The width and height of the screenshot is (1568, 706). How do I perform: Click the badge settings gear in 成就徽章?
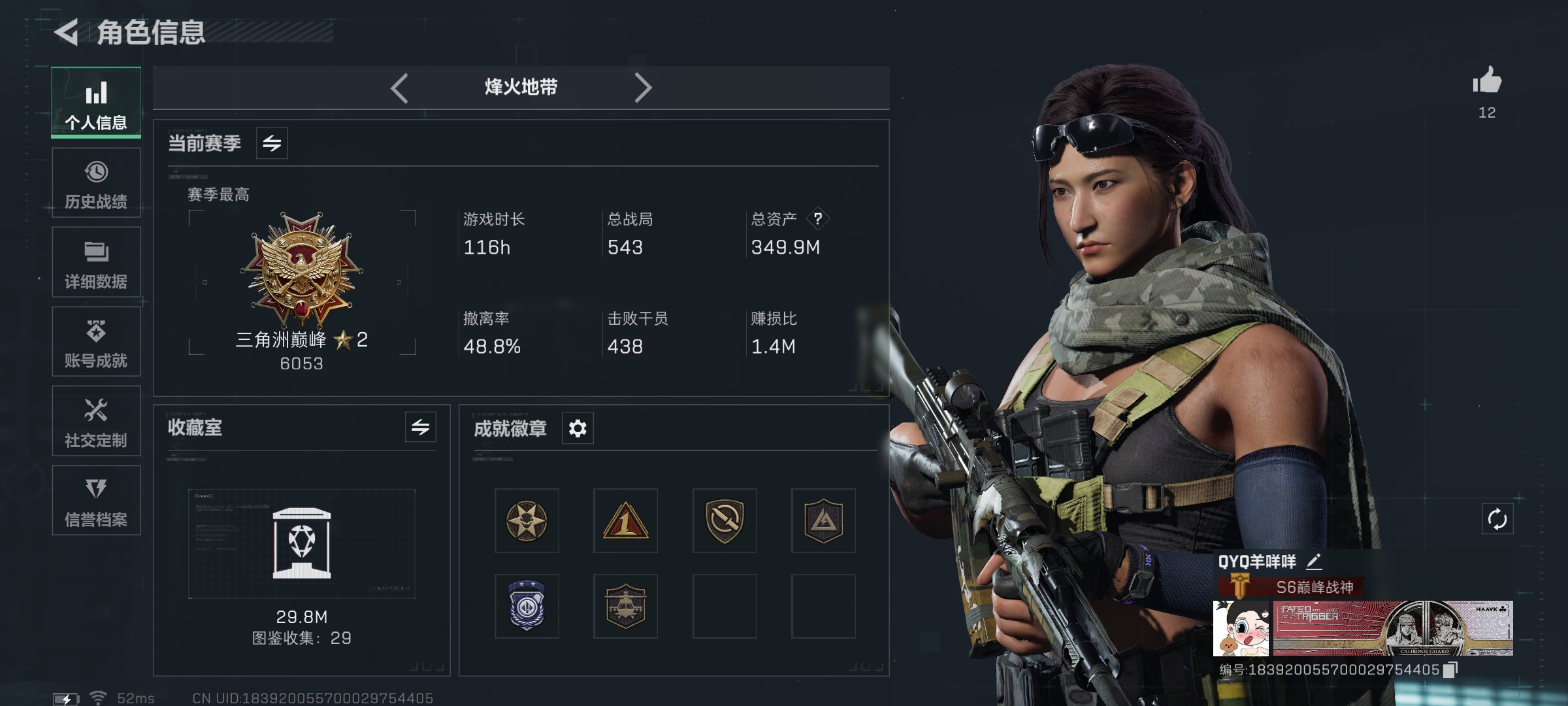click(x=578, y=429)
